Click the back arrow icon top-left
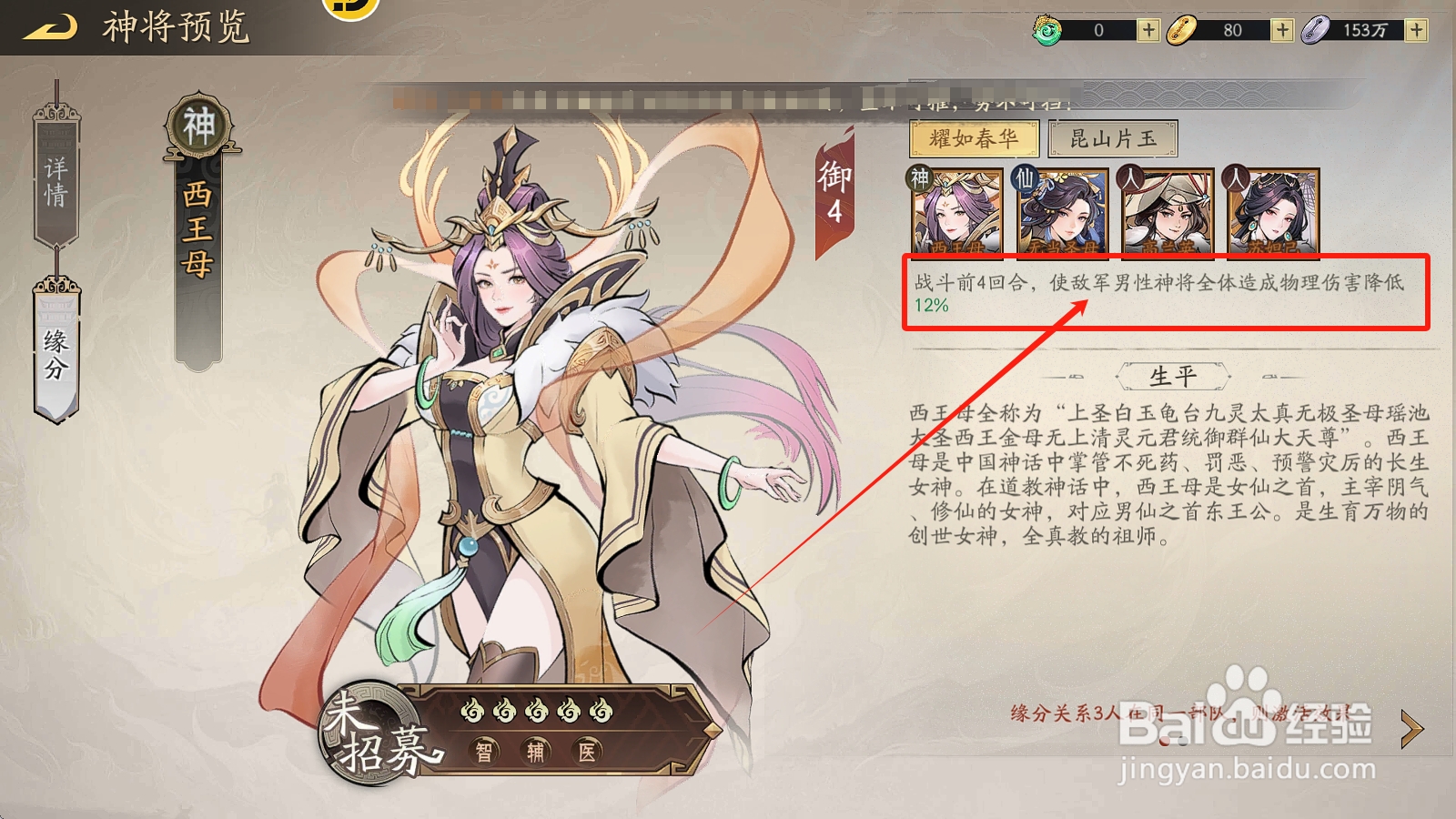Image resolution: width=1456 pixels, height=819 pixels. click(x=50, y=25)
